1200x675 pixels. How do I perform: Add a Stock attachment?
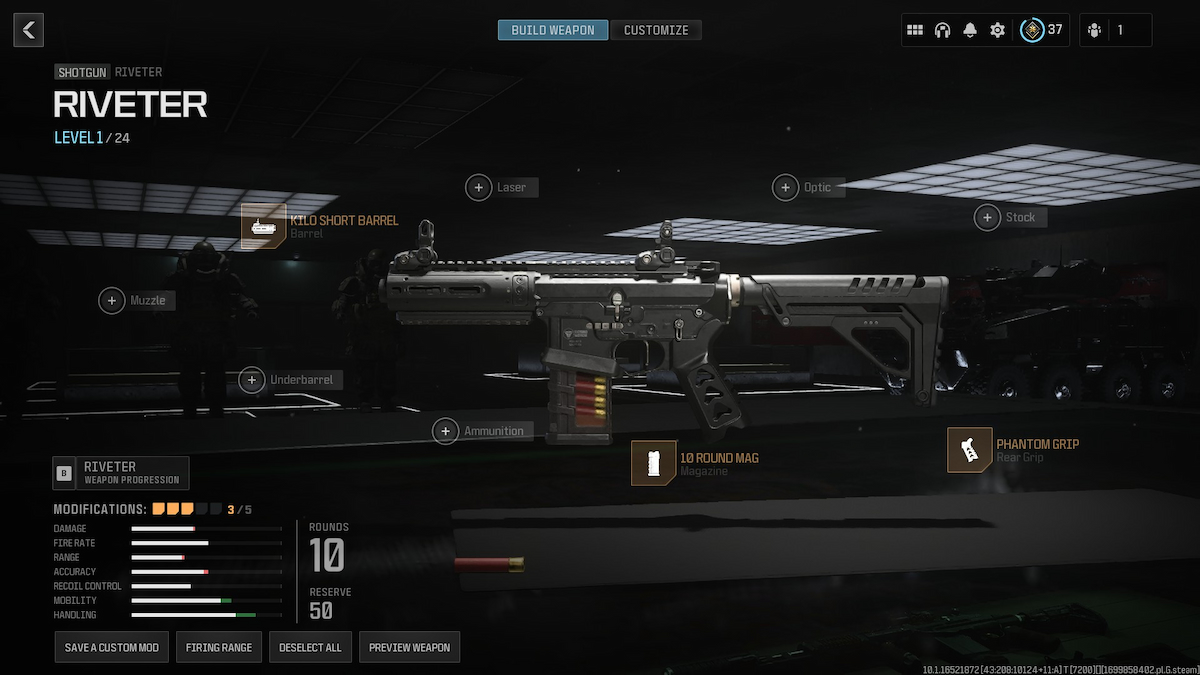click(x=988, y=217)
